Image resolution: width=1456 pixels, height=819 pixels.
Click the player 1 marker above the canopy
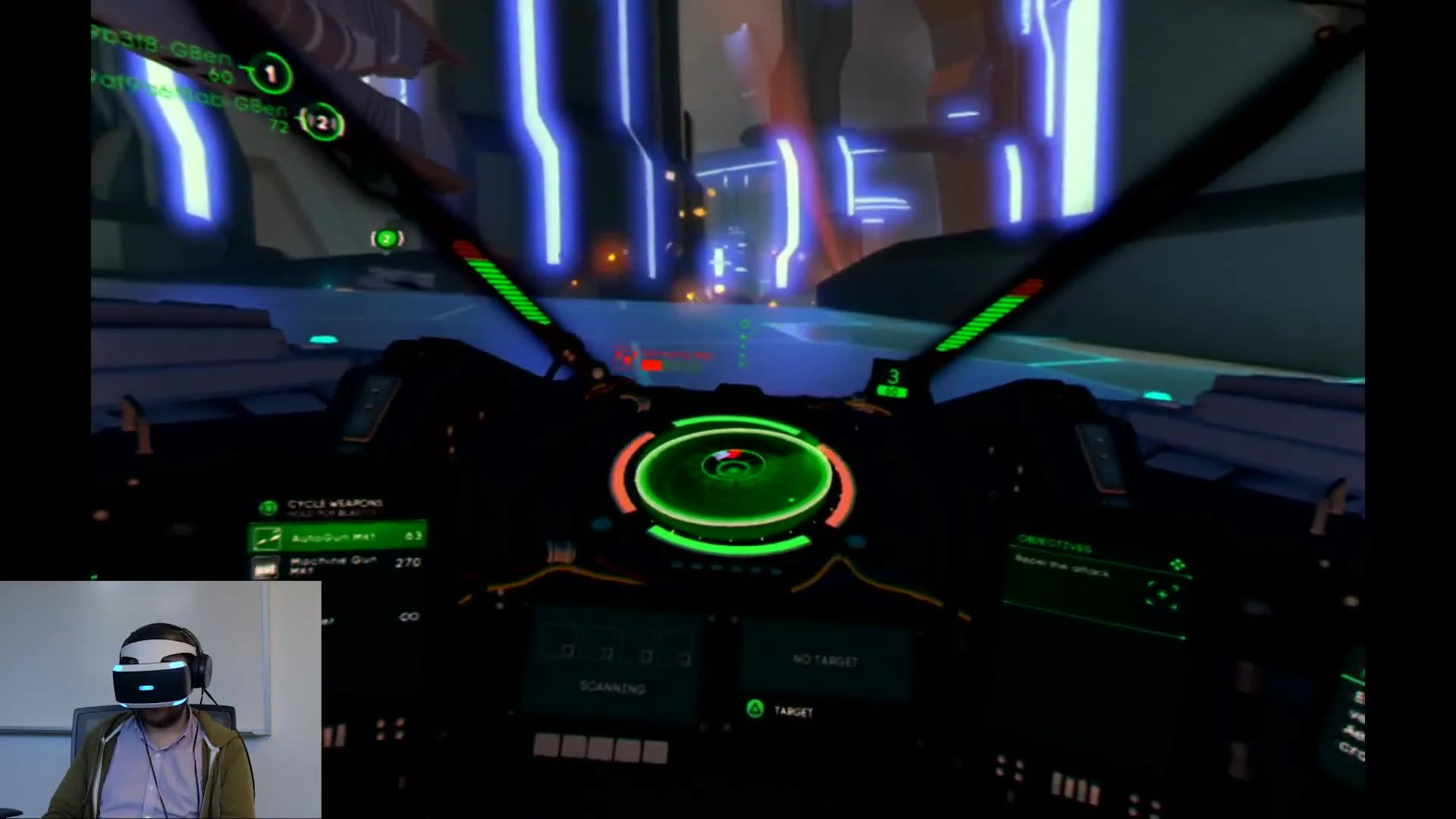271,73
